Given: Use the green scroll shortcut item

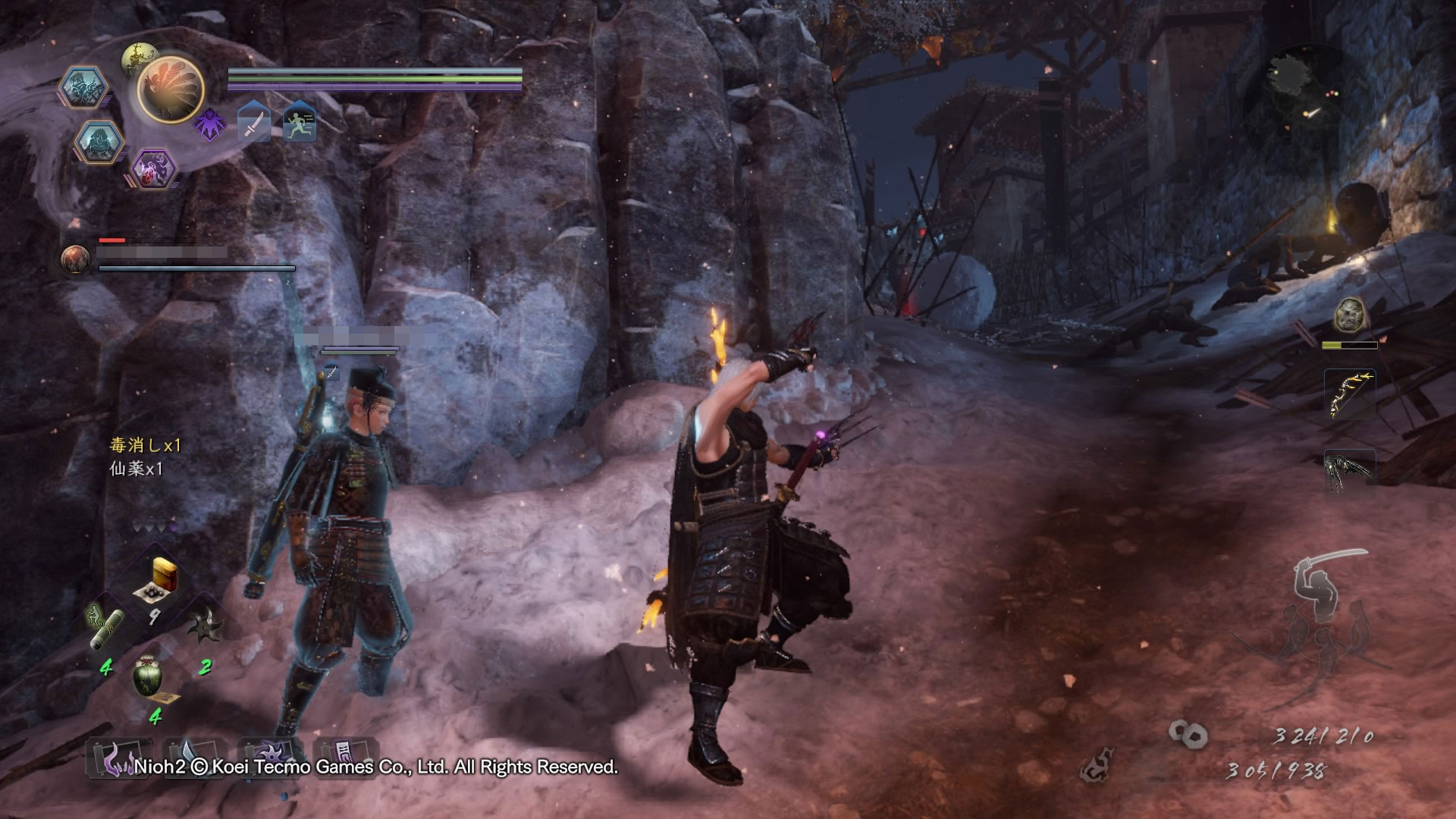Looking at the screenshot, I should tap(107, 624).
